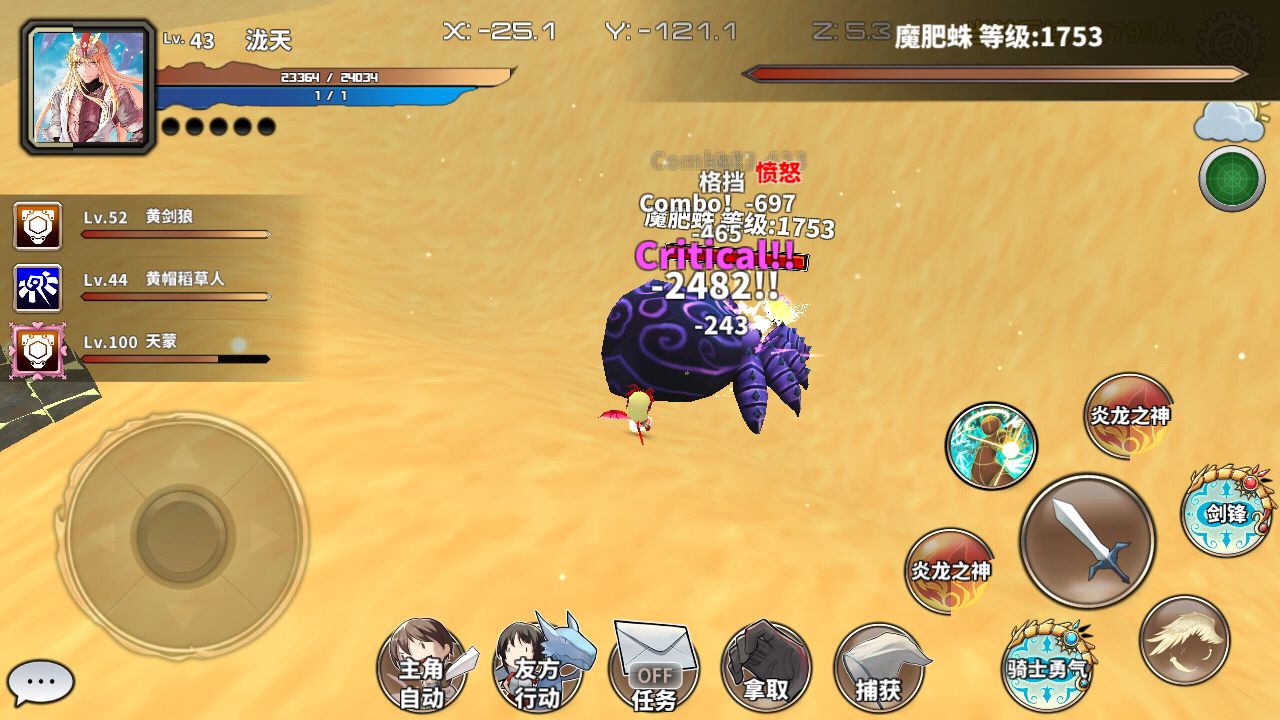Open the 友方行动 ally action button
Image resolution: width=1280 pixels, height=720 pixels.
click(538, 669)
